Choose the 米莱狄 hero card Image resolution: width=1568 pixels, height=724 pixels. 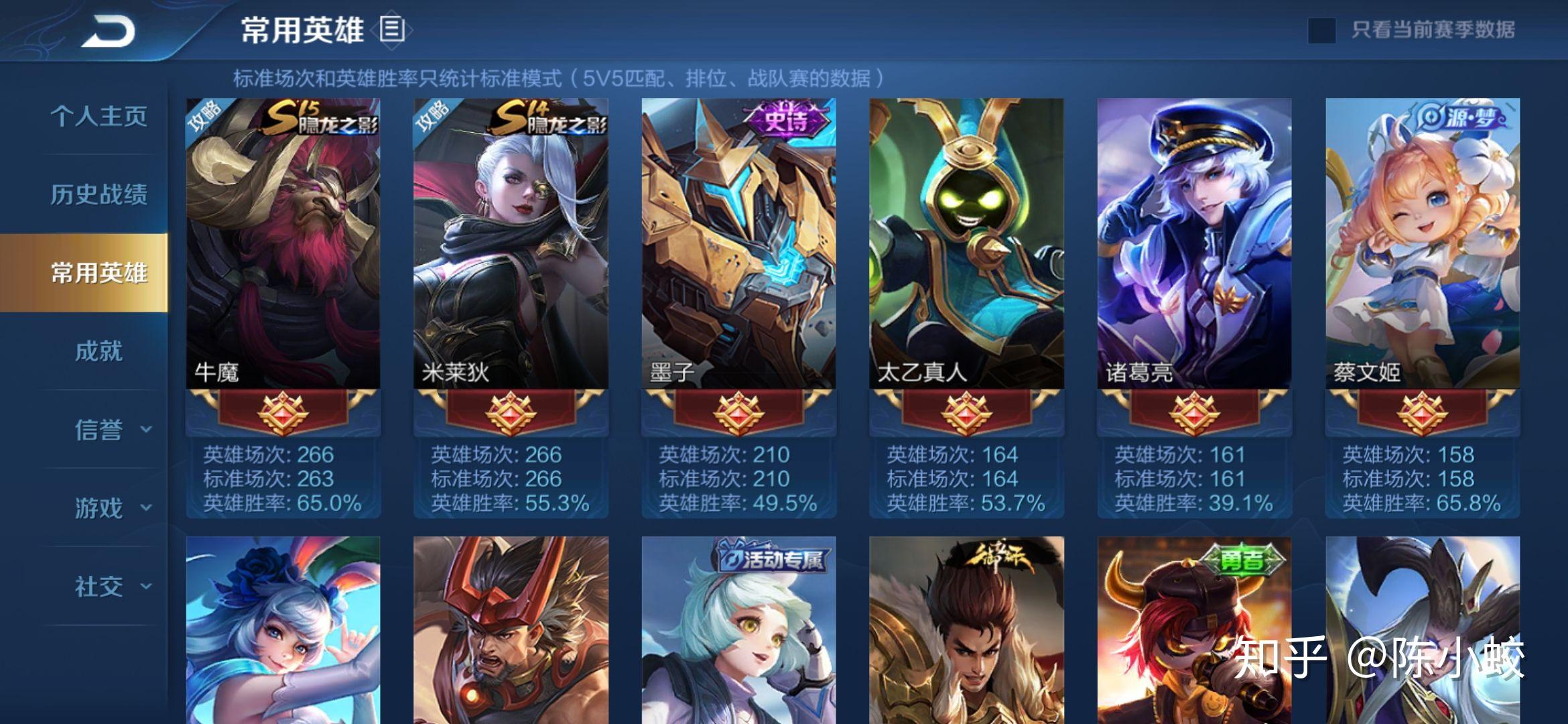pyautogui.click(x=511, y=255)
